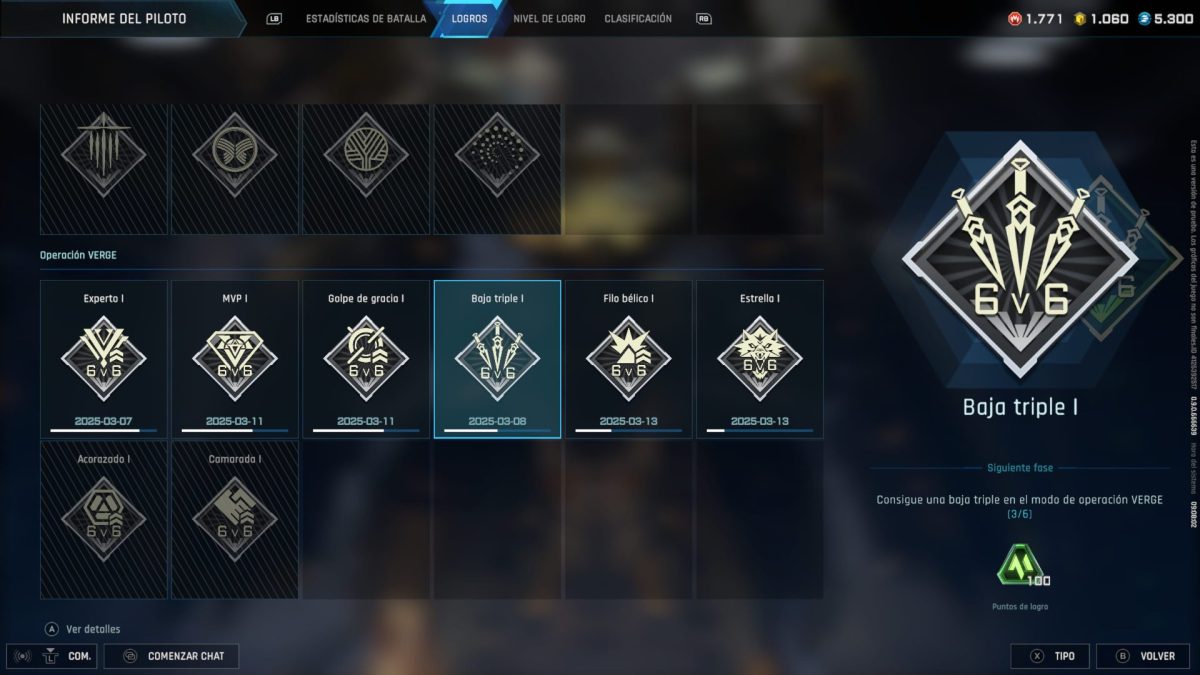Open the Nivel de Logro tab
Image resolution: width=1200 pixels, height=675 pixels.
click(x=549, y=19)
